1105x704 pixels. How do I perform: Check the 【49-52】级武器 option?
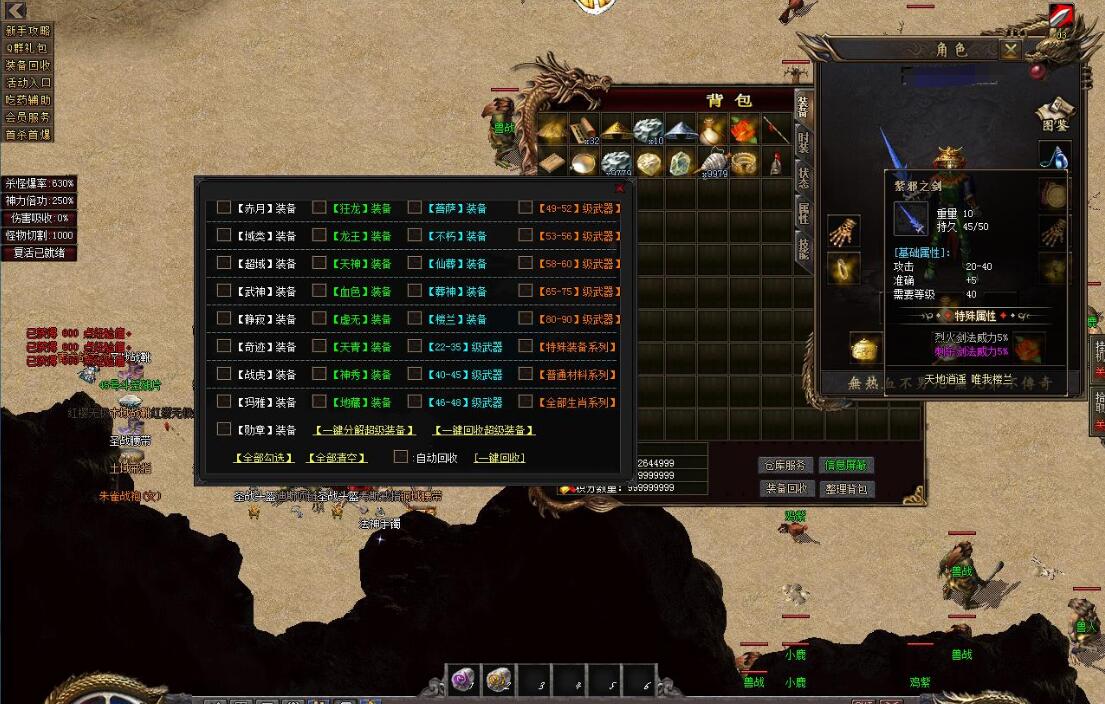525,208
